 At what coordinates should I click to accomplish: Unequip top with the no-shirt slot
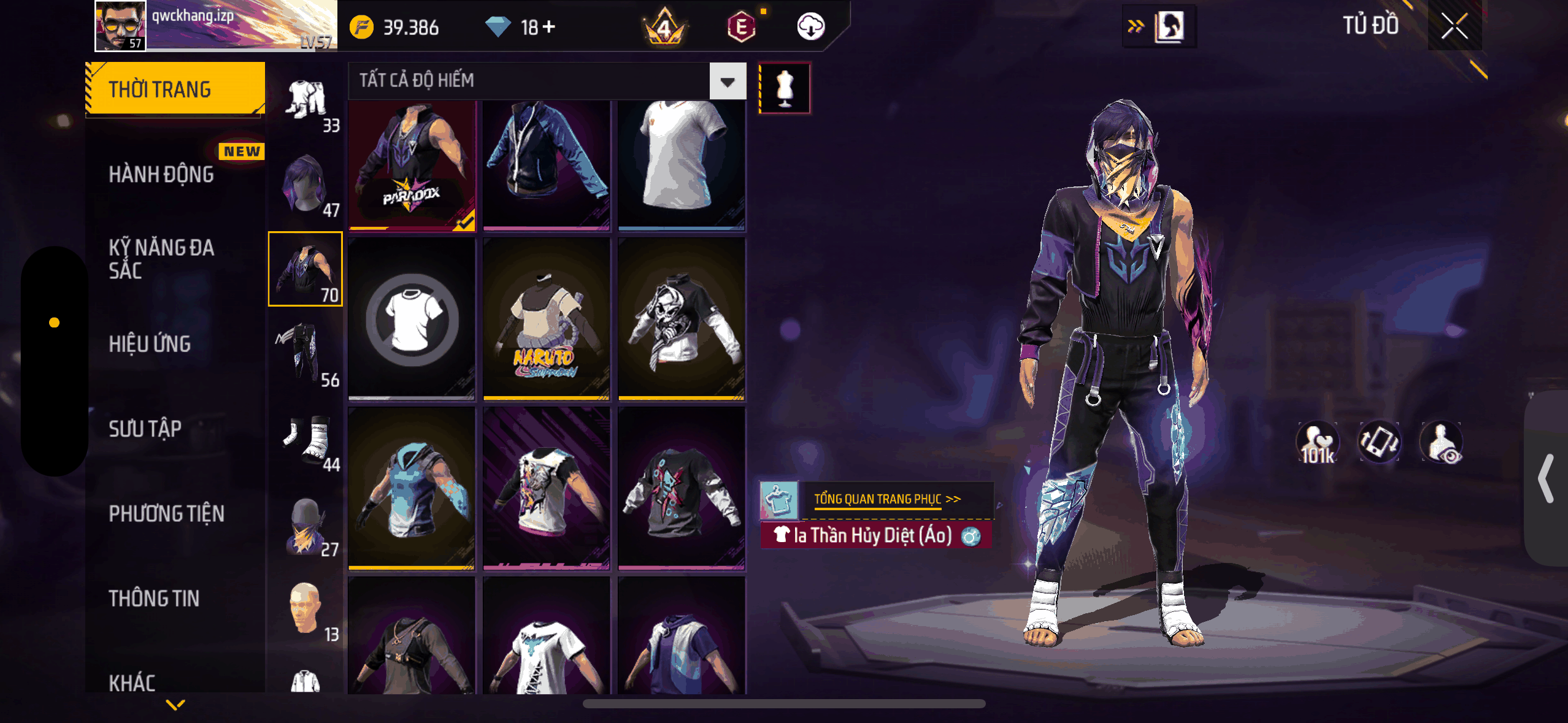coord(412,319)
